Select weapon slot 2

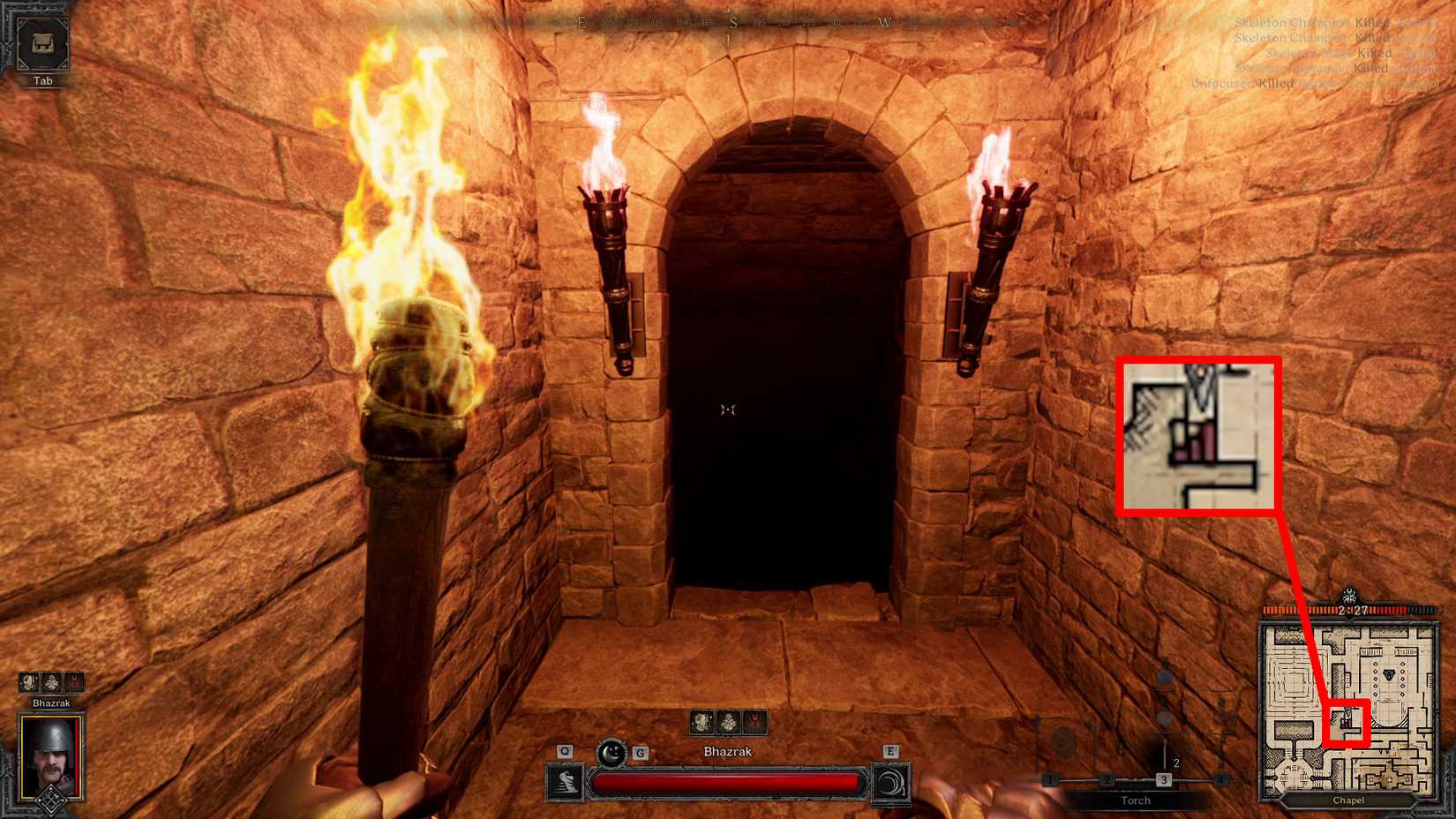(1106, 779)
